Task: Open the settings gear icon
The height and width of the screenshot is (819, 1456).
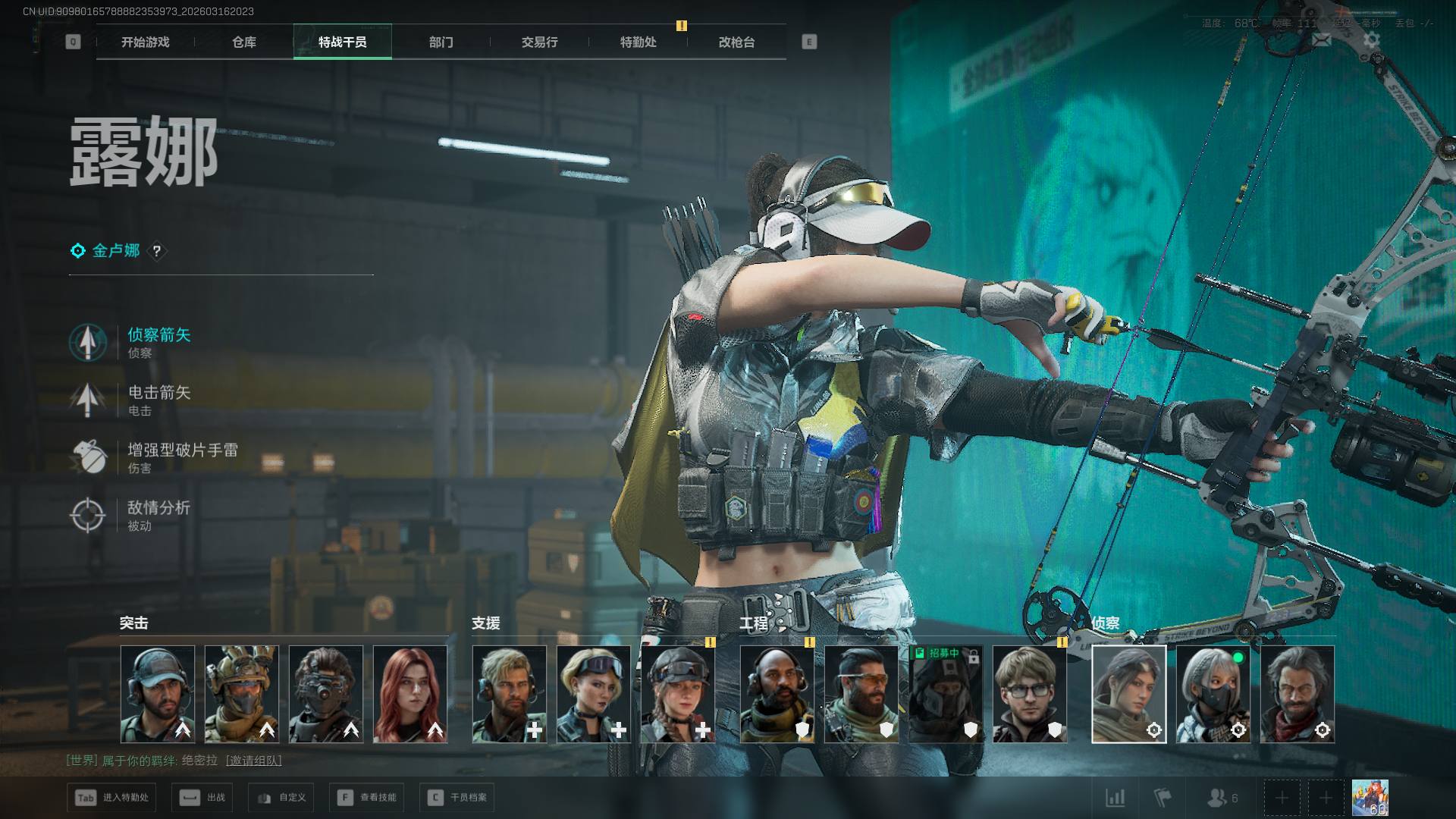Action: click(x=1371, y=39)
